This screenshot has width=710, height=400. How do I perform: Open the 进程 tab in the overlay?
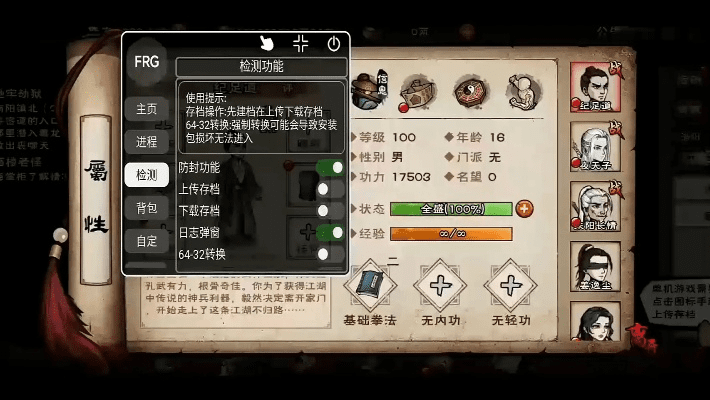pyautogui.click(x=146, y=141)
